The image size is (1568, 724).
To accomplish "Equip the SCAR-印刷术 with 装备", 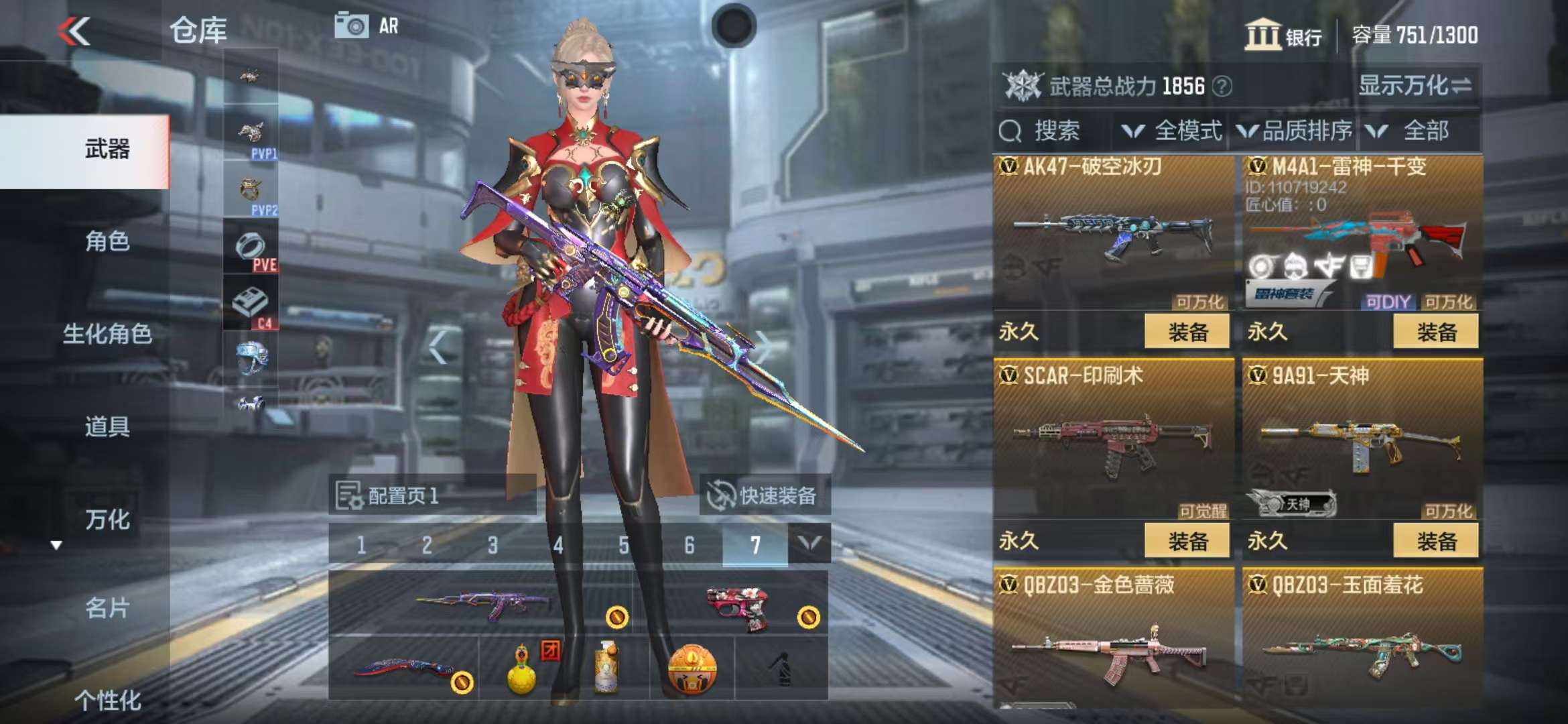I will 1187,540.
